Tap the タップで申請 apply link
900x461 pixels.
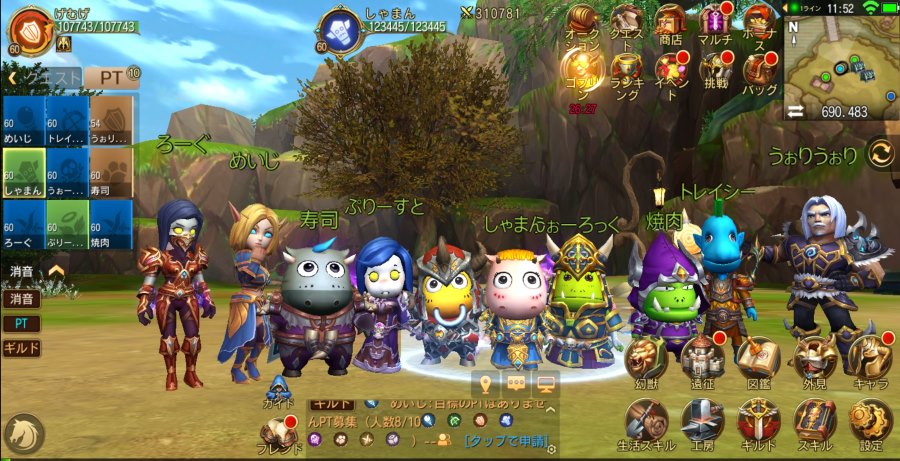[x=506, y=440]
